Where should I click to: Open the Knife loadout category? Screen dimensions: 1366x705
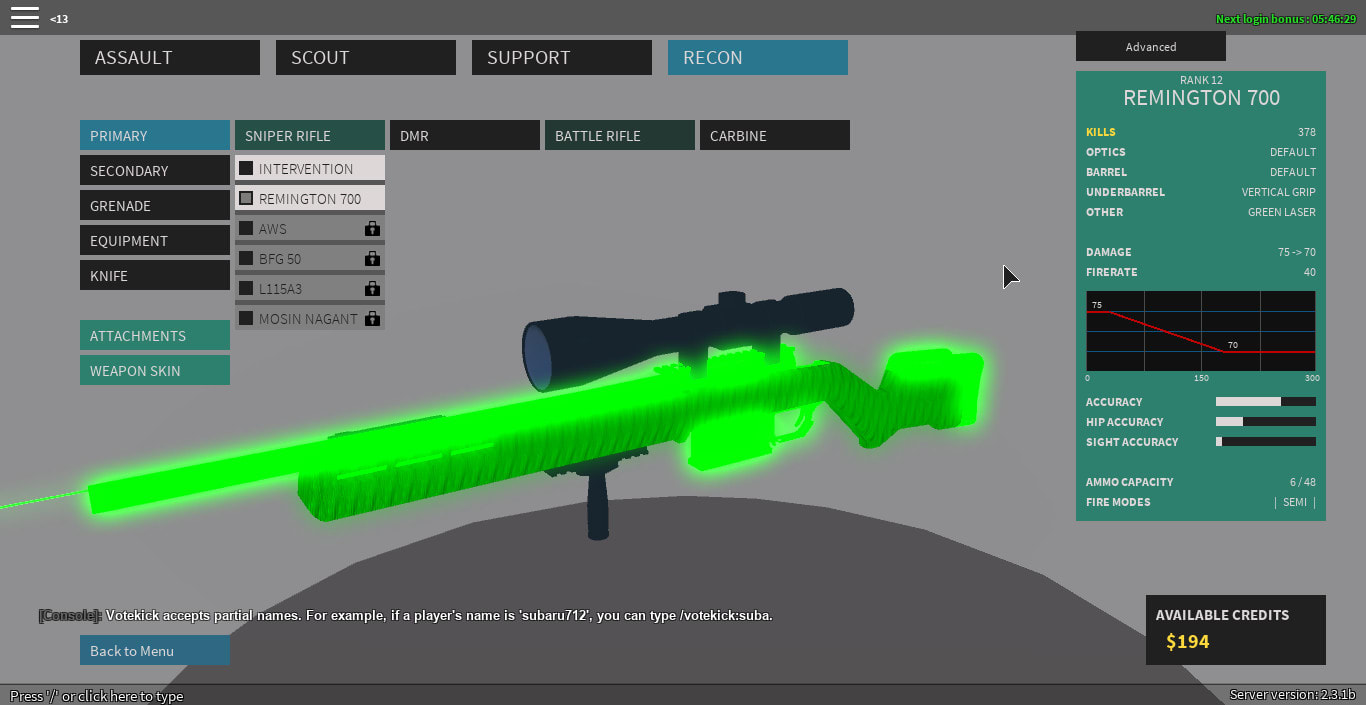(154, 275)
